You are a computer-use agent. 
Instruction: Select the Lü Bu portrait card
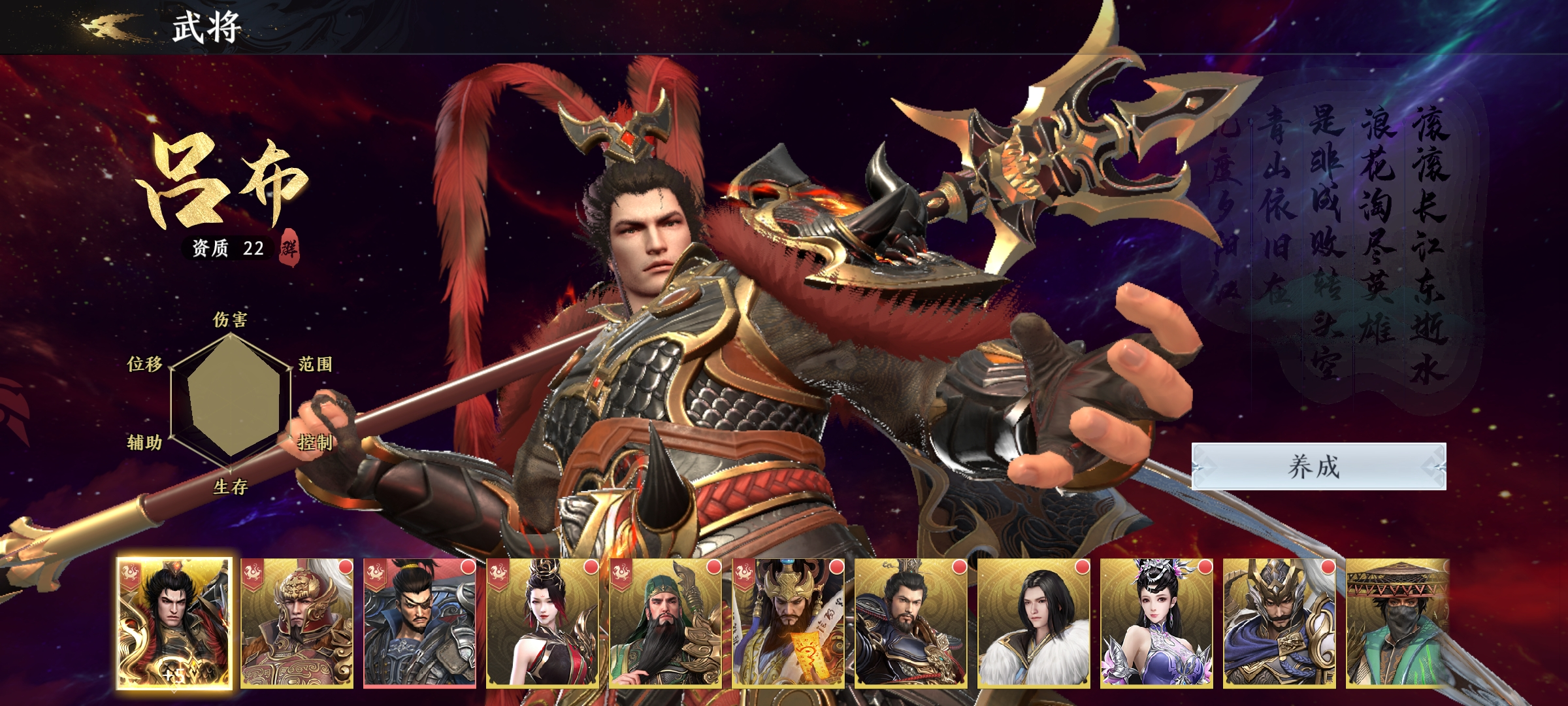tap(174, 623)
